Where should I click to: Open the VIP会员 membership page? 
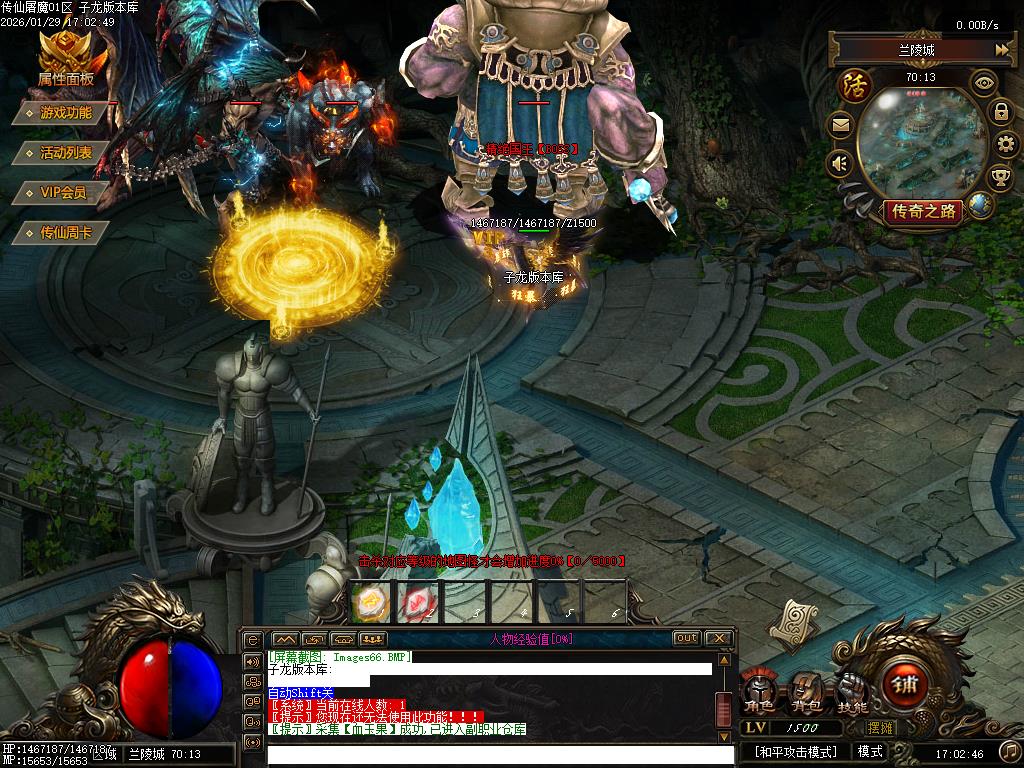[63, 192]
